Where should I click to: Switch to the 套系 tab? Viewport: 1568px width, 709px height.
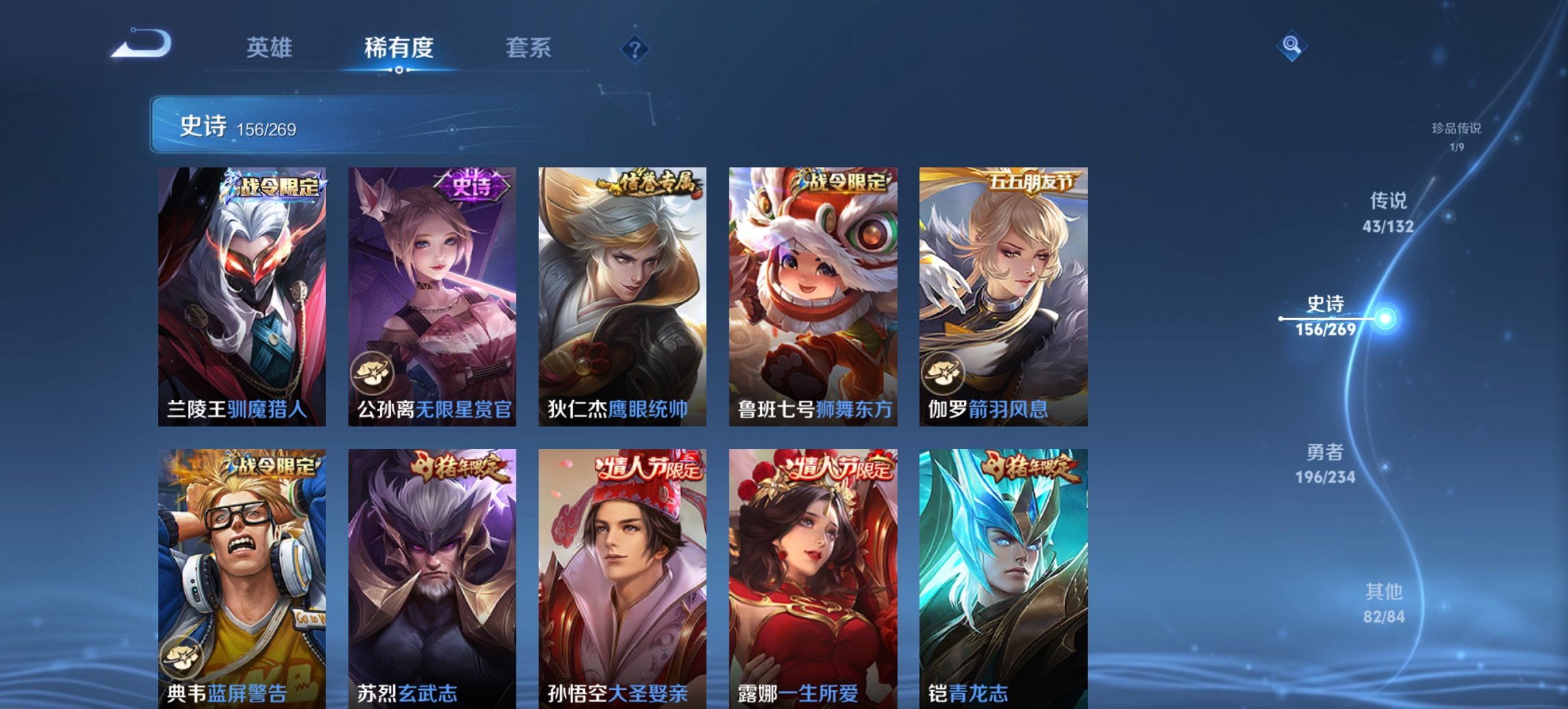529,48
